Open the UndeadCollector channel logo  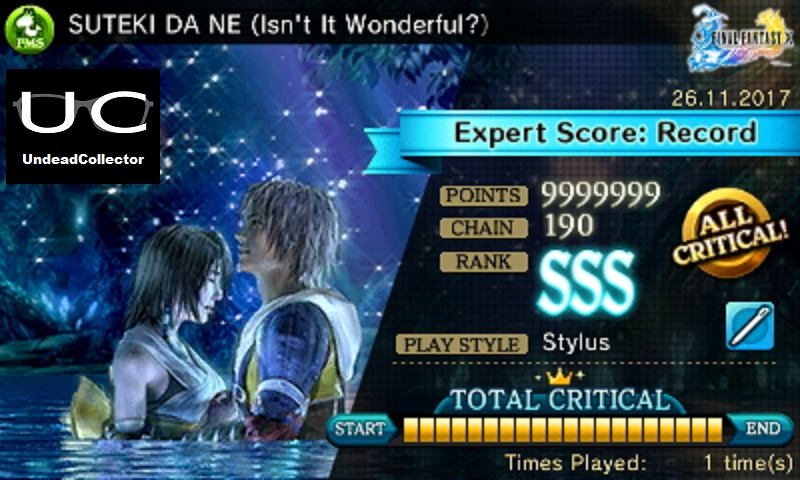pos(83,126)
